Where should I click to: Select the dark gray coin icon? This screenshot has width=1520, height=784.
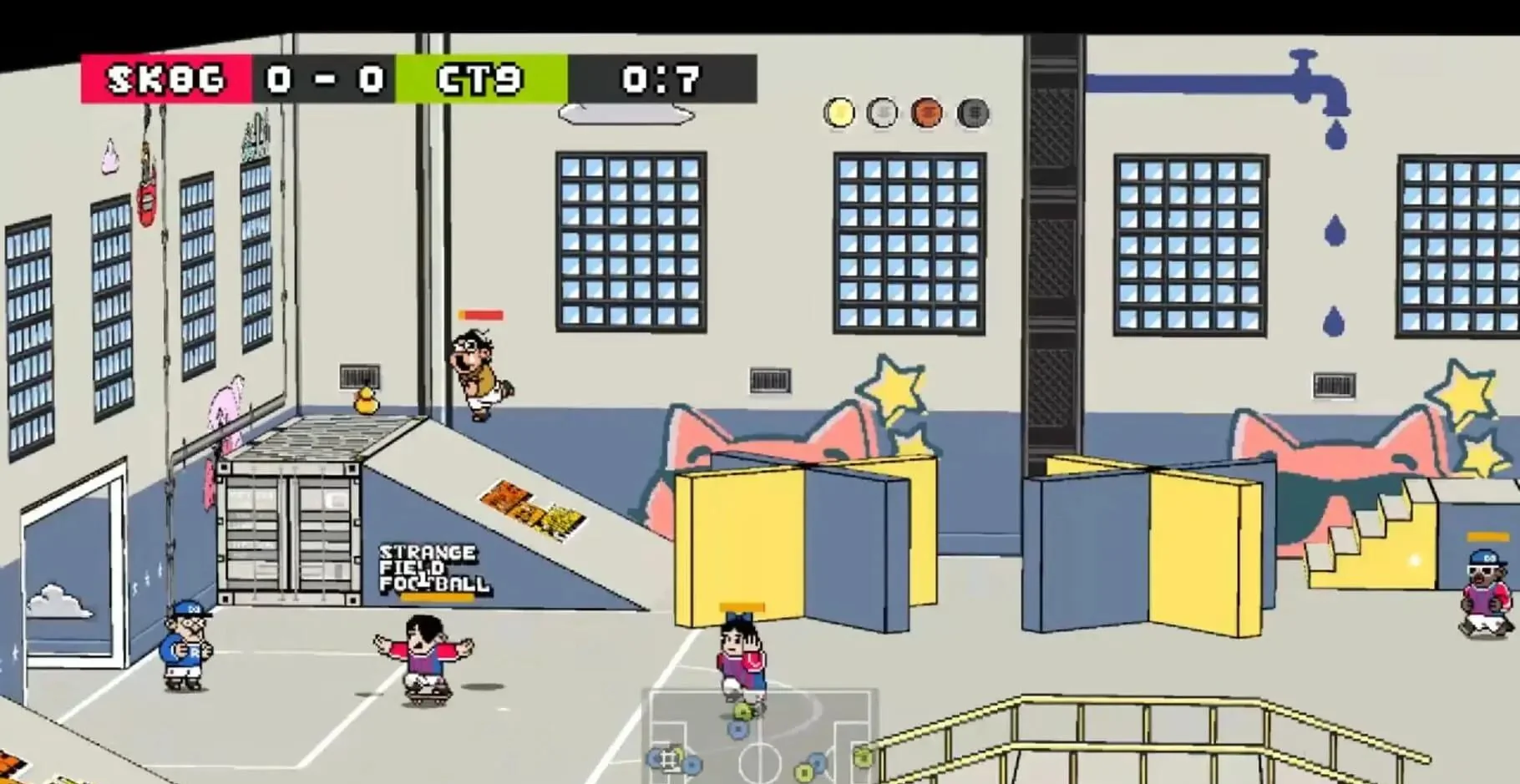[972, 113]
